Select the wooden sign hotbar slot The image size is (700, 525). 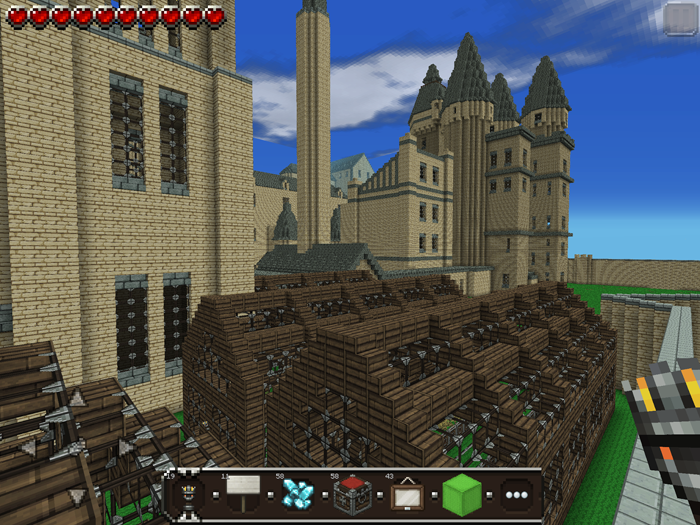pyautogui.click(x=241, y=494)
